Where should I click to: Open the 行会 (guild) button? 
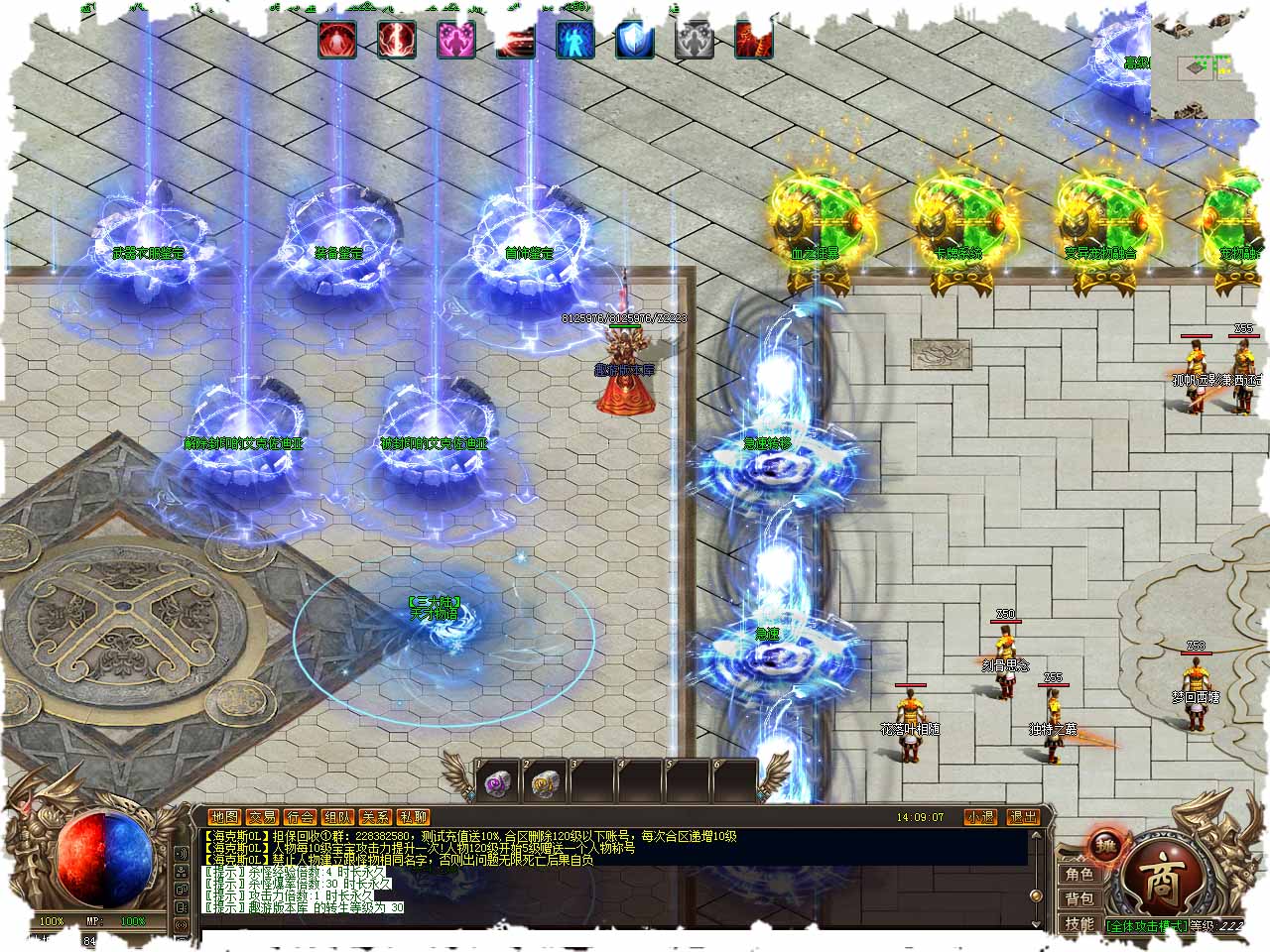click(x=300, y=817)
